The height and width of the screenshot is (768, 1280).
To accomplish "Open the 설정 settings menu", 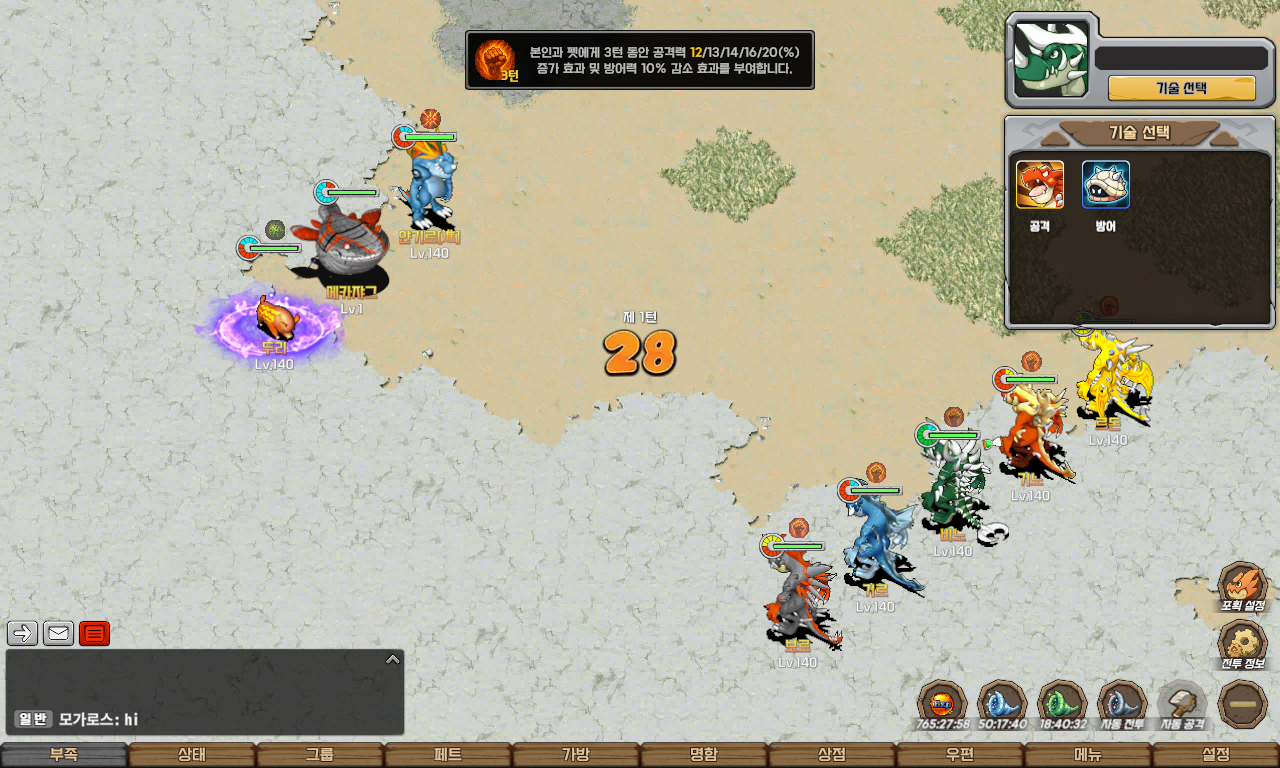I will (x=1216, y=755).
